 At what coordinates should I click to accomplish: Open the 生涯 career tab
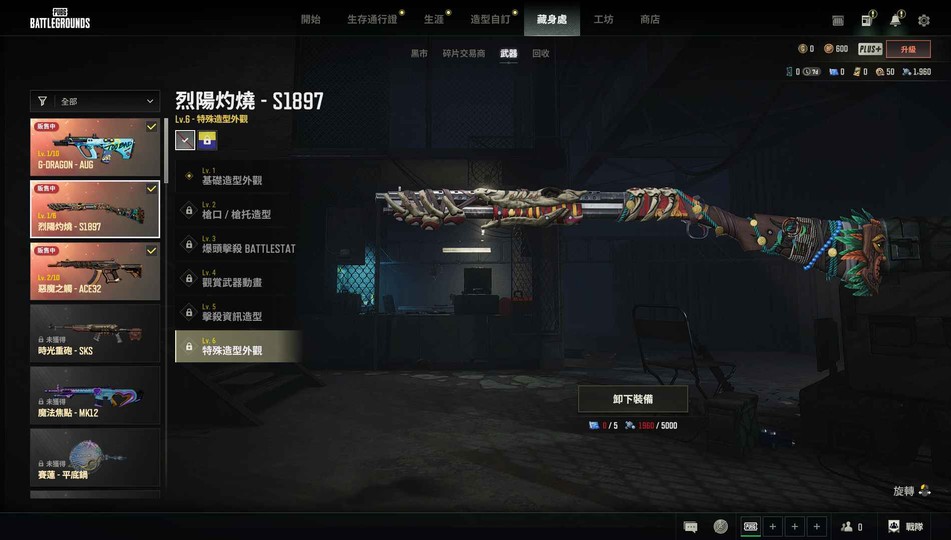433,20
